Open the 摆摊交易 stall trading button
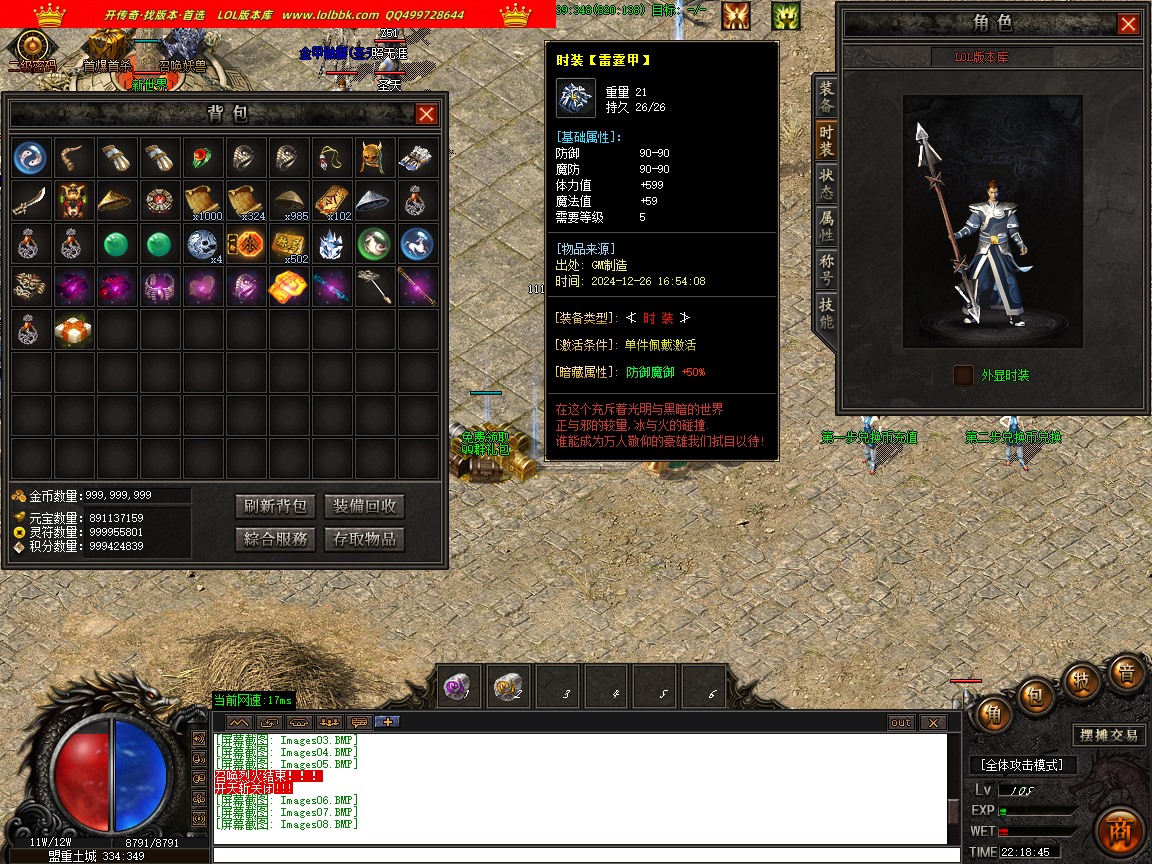This screenshot has width=1152, height=864. pyautogui.click(x=1109, y=735)
